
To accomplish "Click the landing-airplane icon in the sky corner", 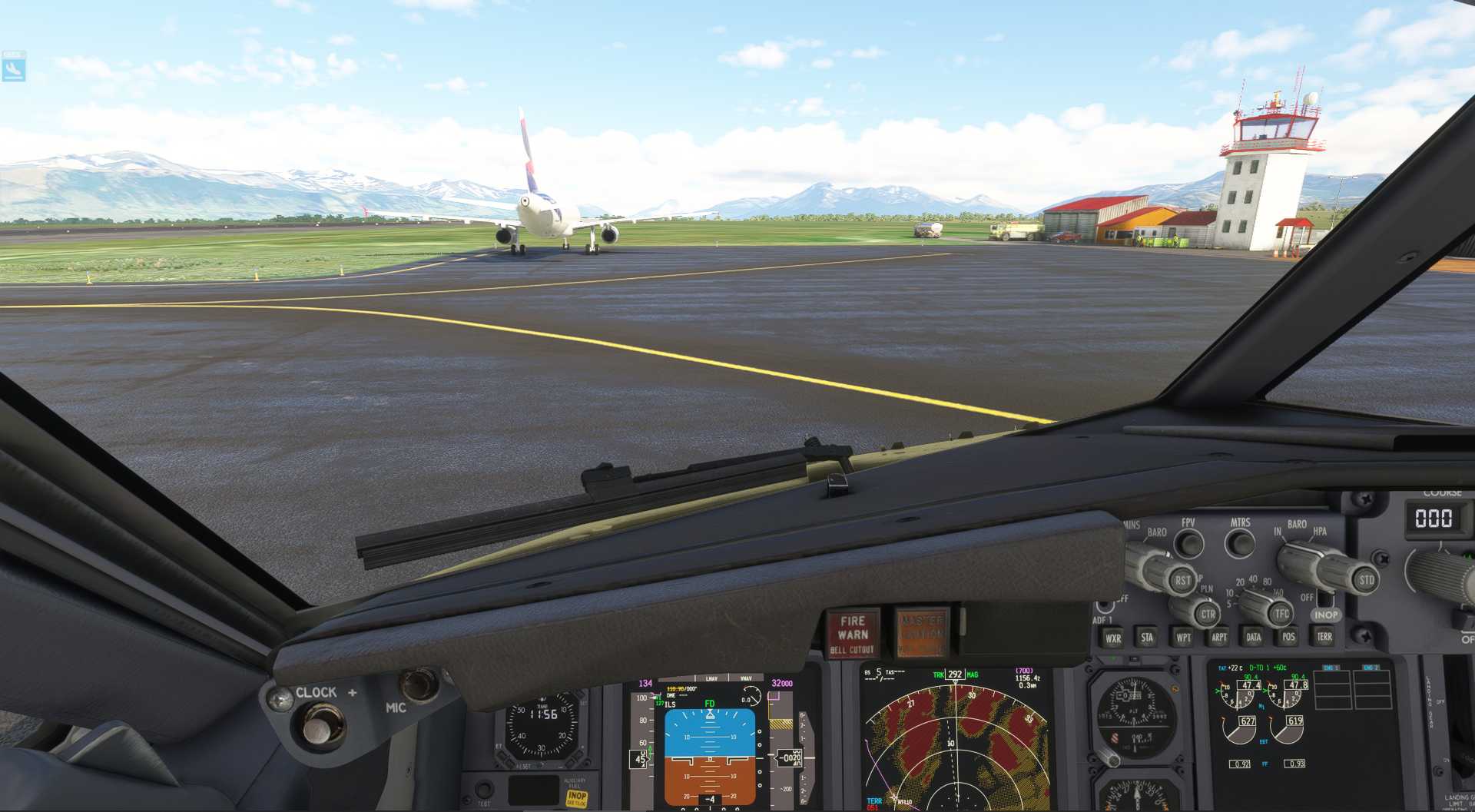I will [13, 68].
